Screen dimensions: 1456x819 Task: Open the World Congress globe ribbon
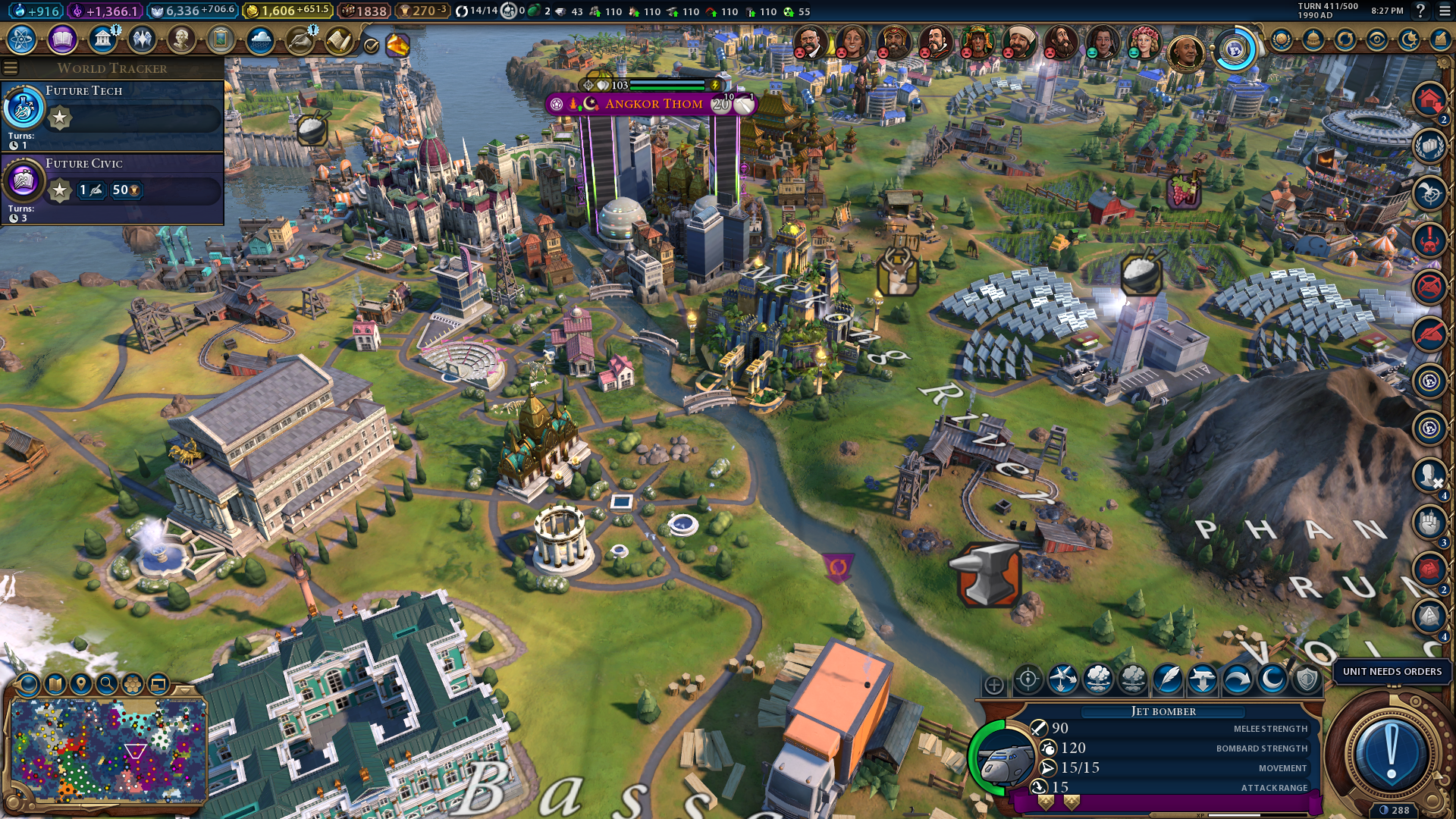pyautogui.click(x=1234, y=50)
